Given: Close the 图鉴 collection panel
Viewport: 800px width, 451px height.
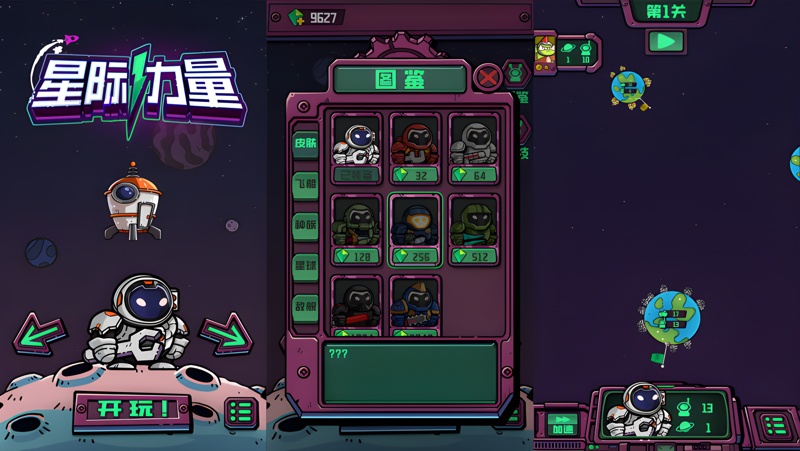Looking at the screenshot, I should (487, 77).
